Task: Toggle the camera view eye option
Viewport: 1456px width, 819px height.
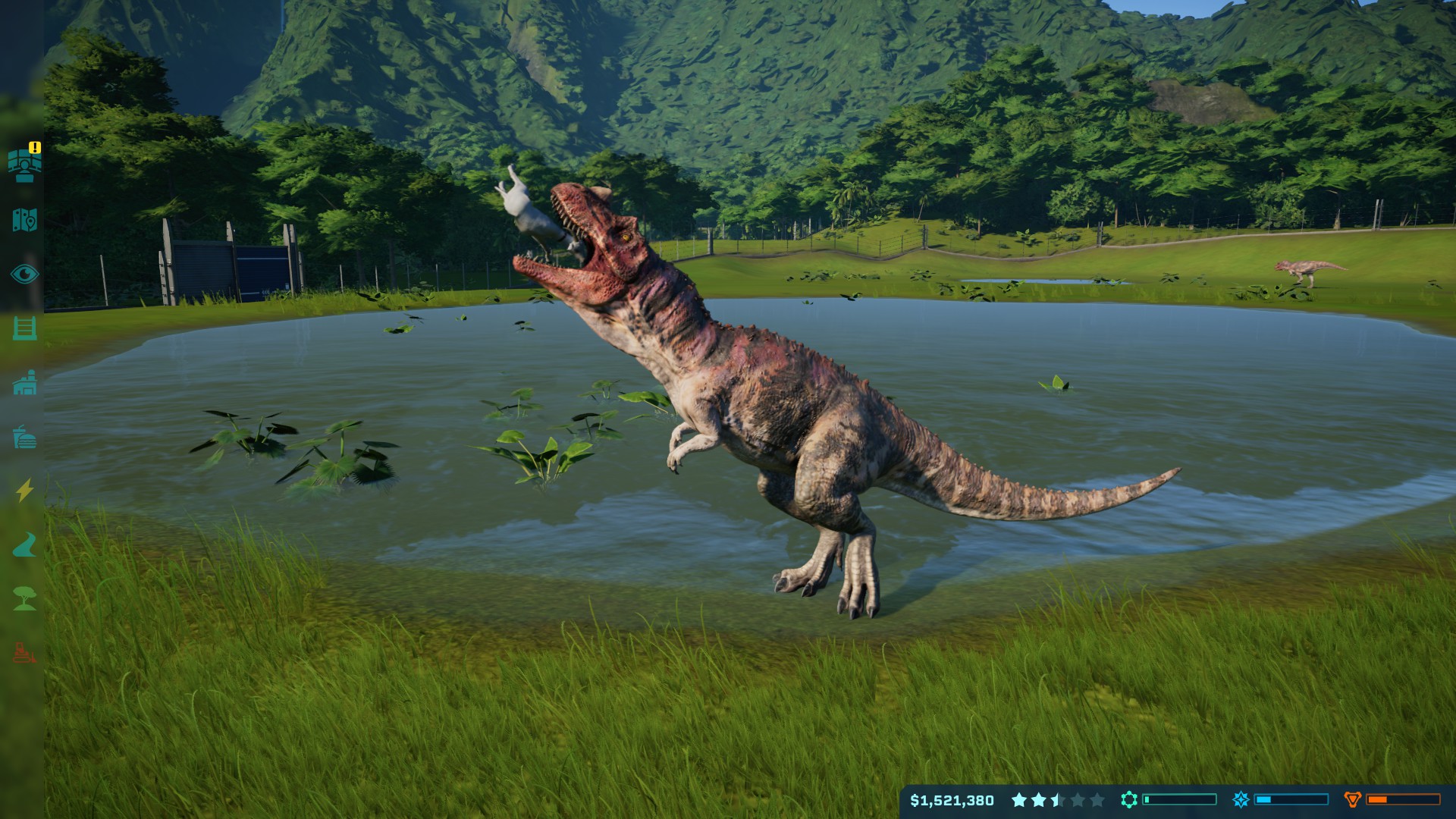Action: pos(25,273)
